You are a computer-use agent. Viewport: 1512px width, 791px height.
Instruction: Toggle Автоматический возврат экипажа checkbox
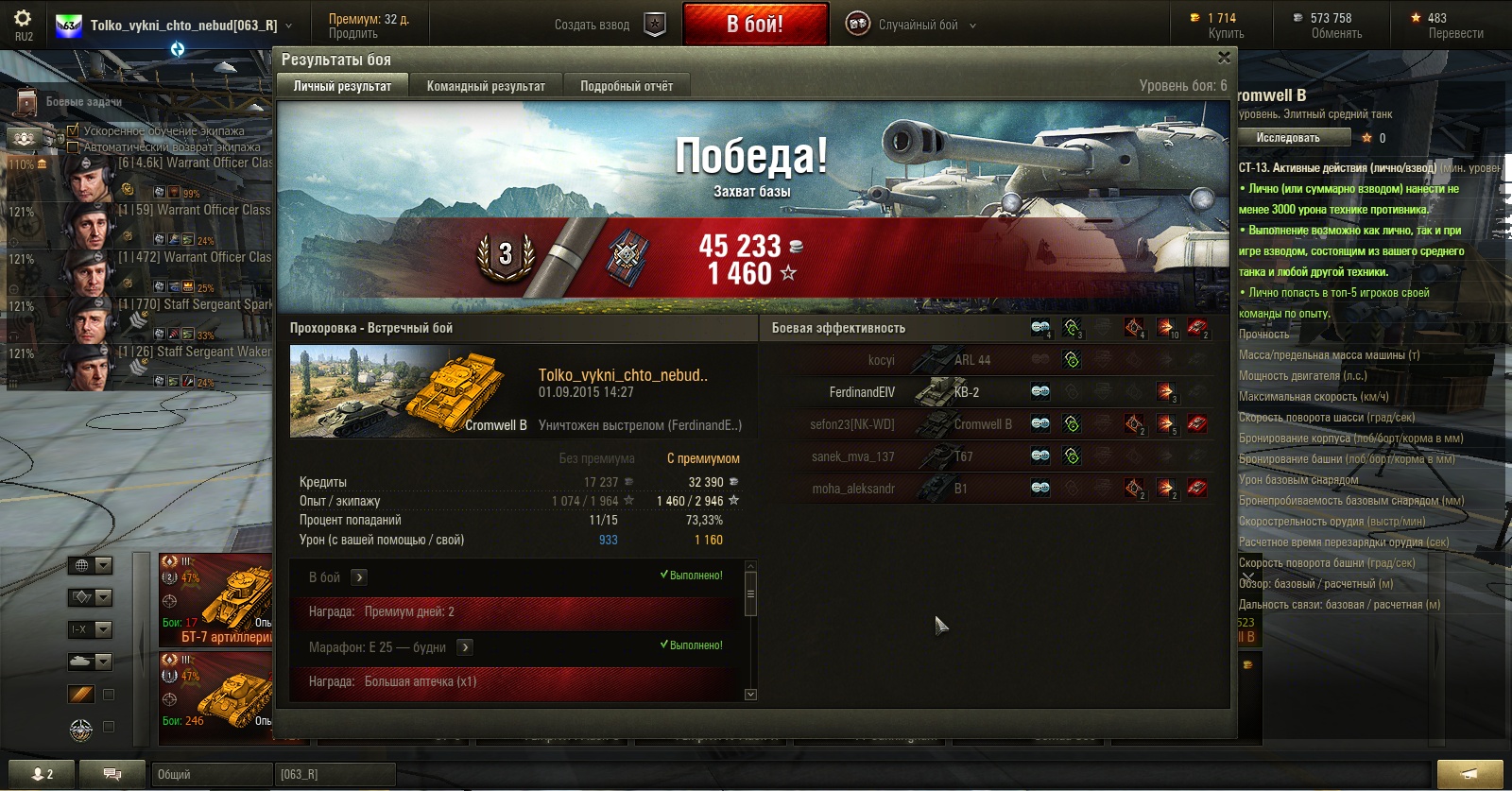pos(73,146)
